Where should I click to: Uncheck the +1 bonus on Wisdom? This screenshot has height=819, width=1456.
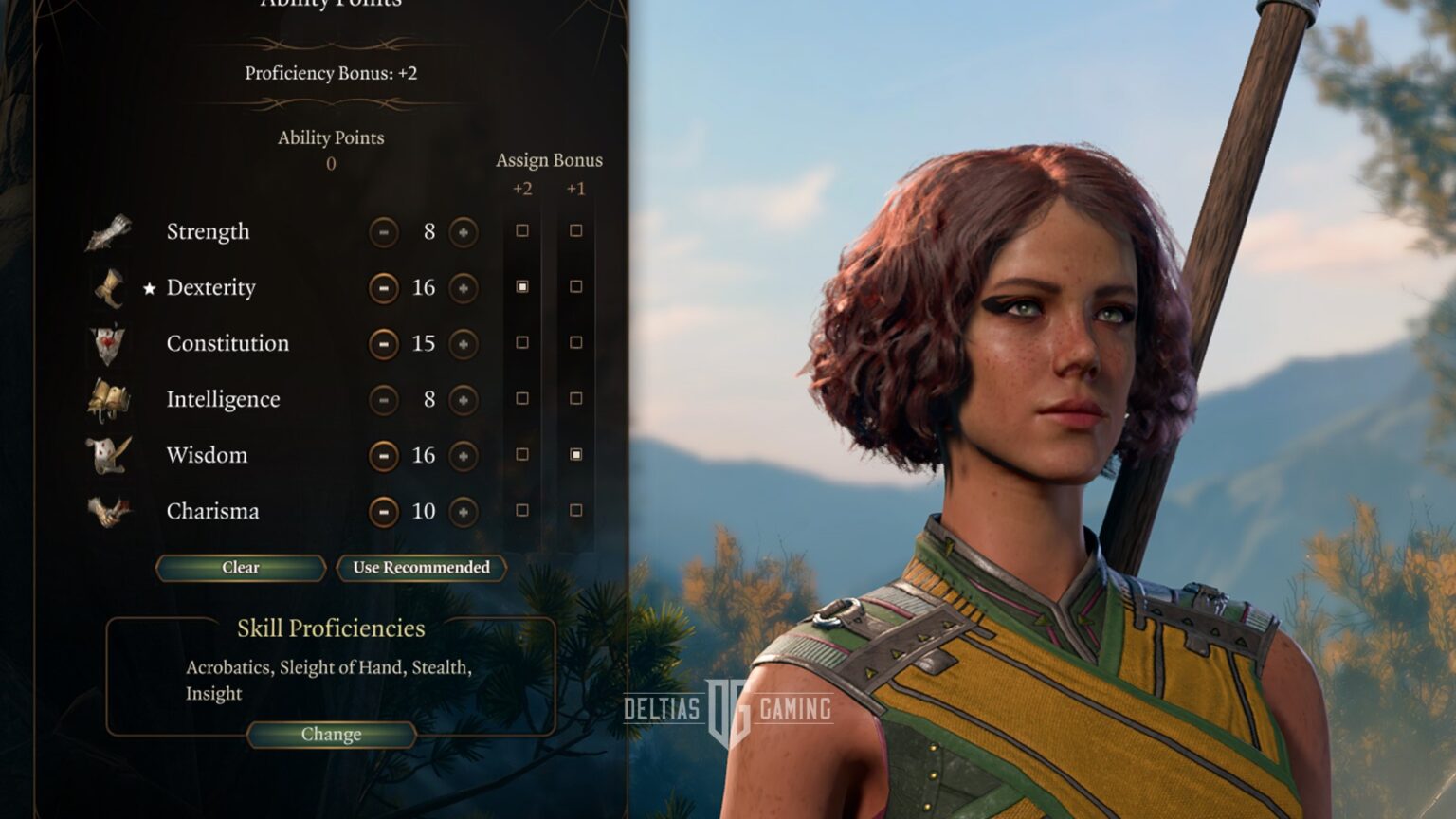click(575, 455)
